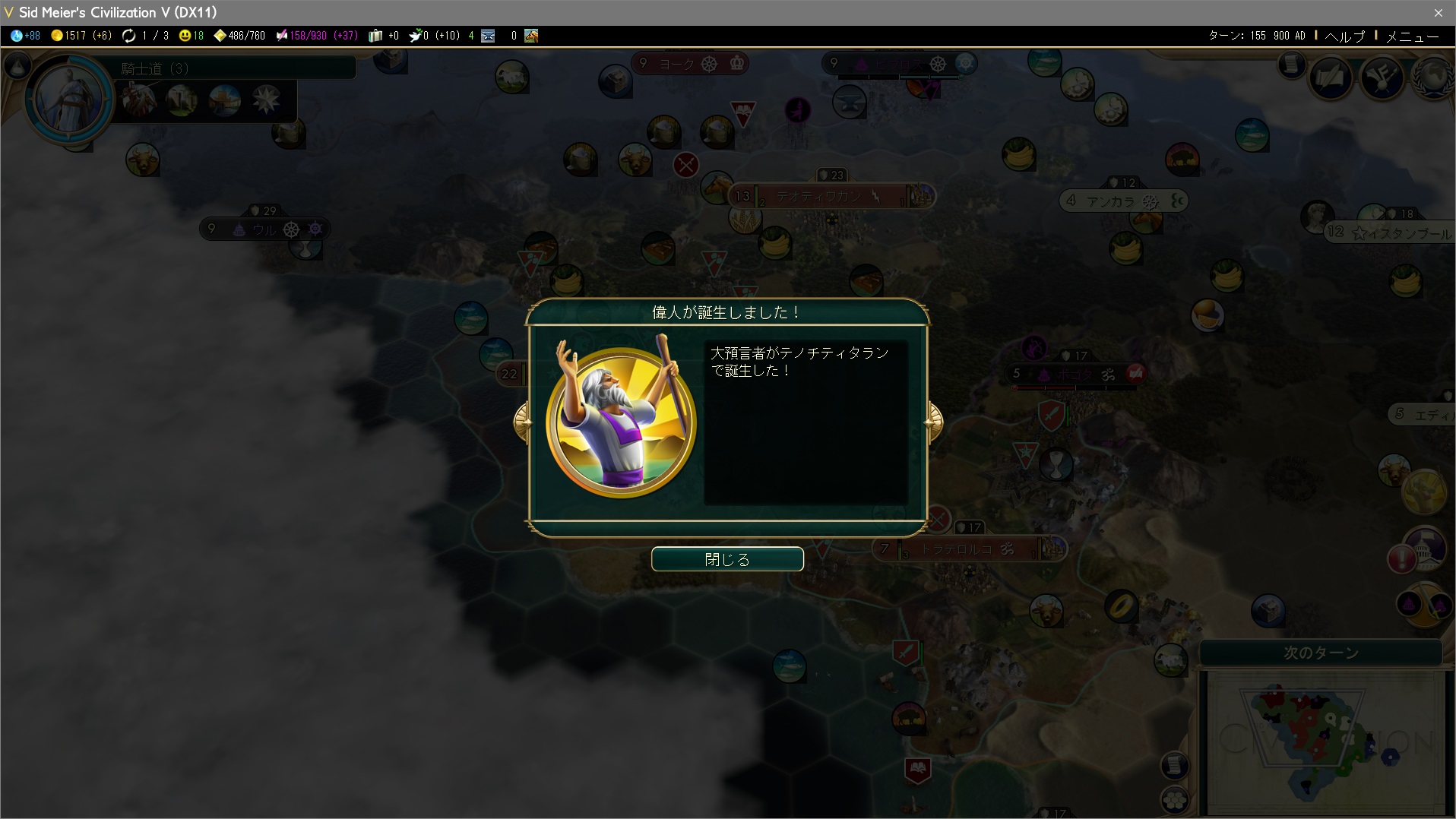The height and width of the screenshot is (819, 1456).
Task: Open the social policies quill icon
Action: pyautogui.click(x=1331, y=78)
